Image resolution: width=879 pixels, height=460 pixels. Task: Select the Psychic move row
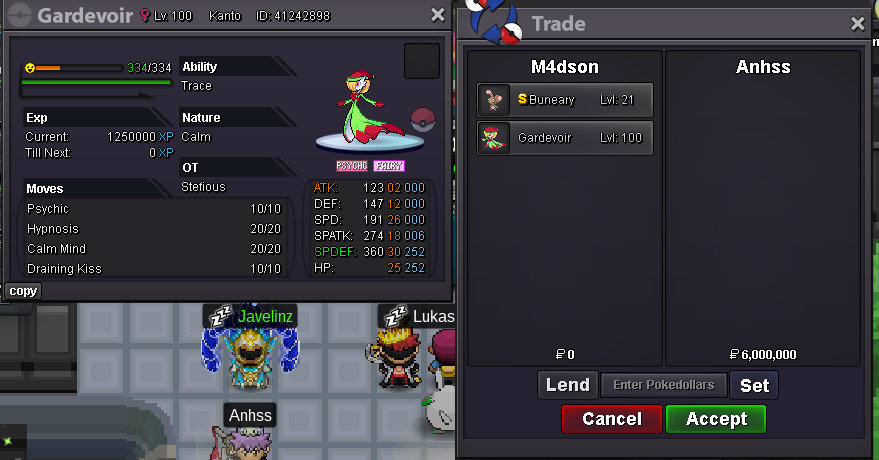157,209
